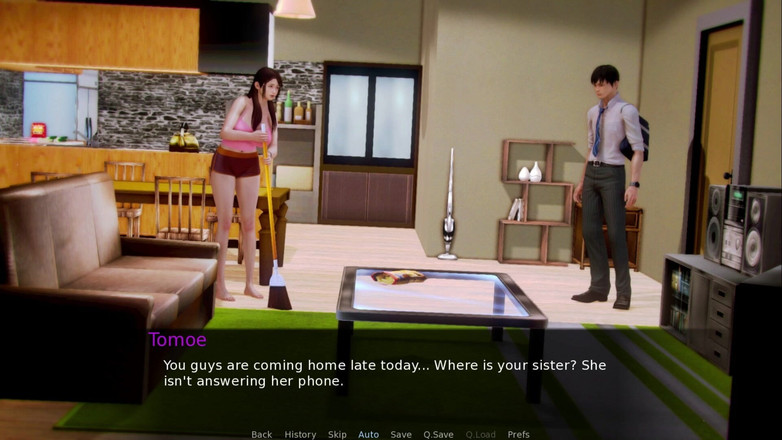
Task: Go Back to the previous line
Action: click(261, 434)
